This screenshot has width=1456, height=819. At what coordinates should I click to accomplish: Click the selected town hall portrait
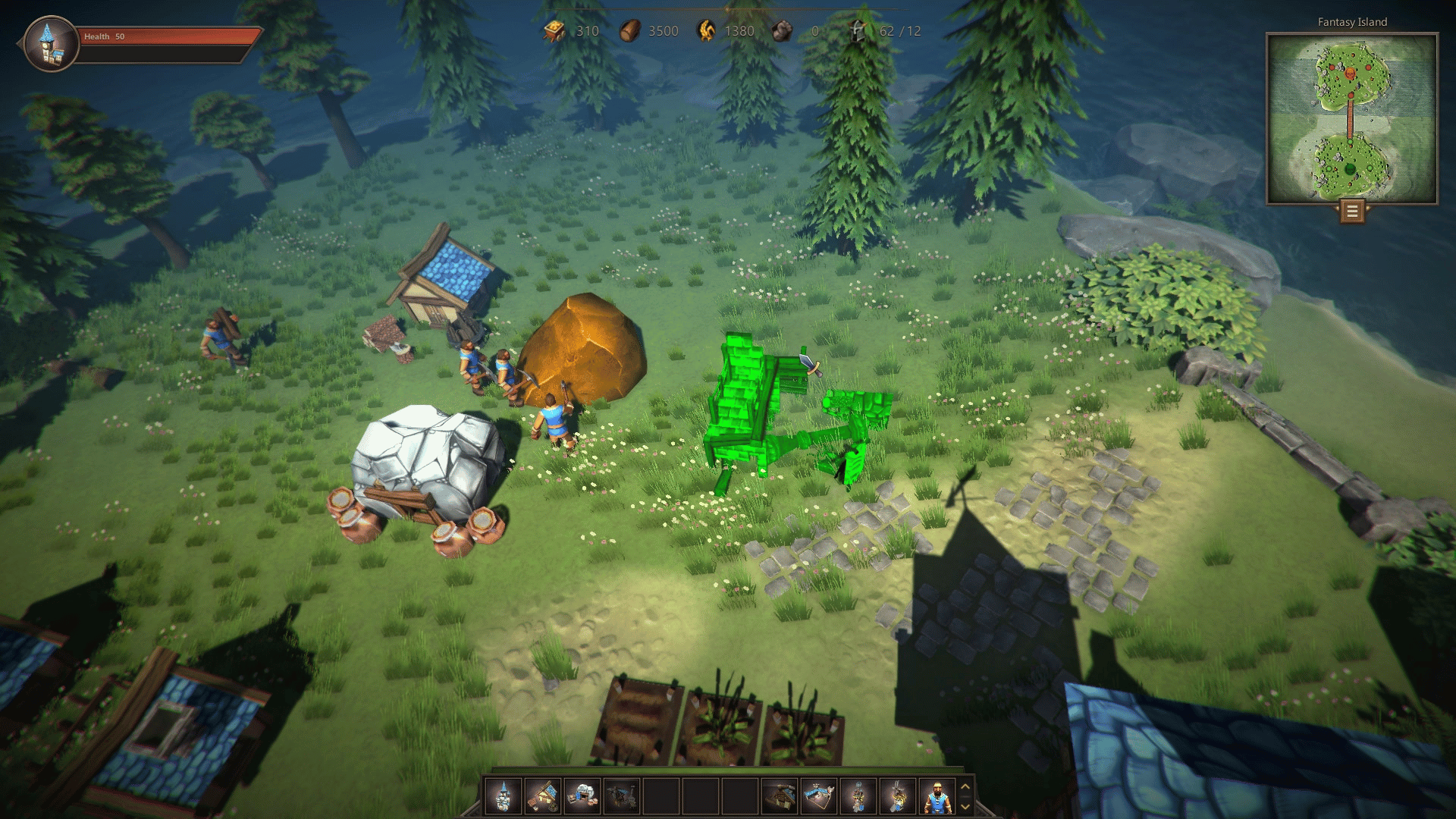click(x=51, y=44)
